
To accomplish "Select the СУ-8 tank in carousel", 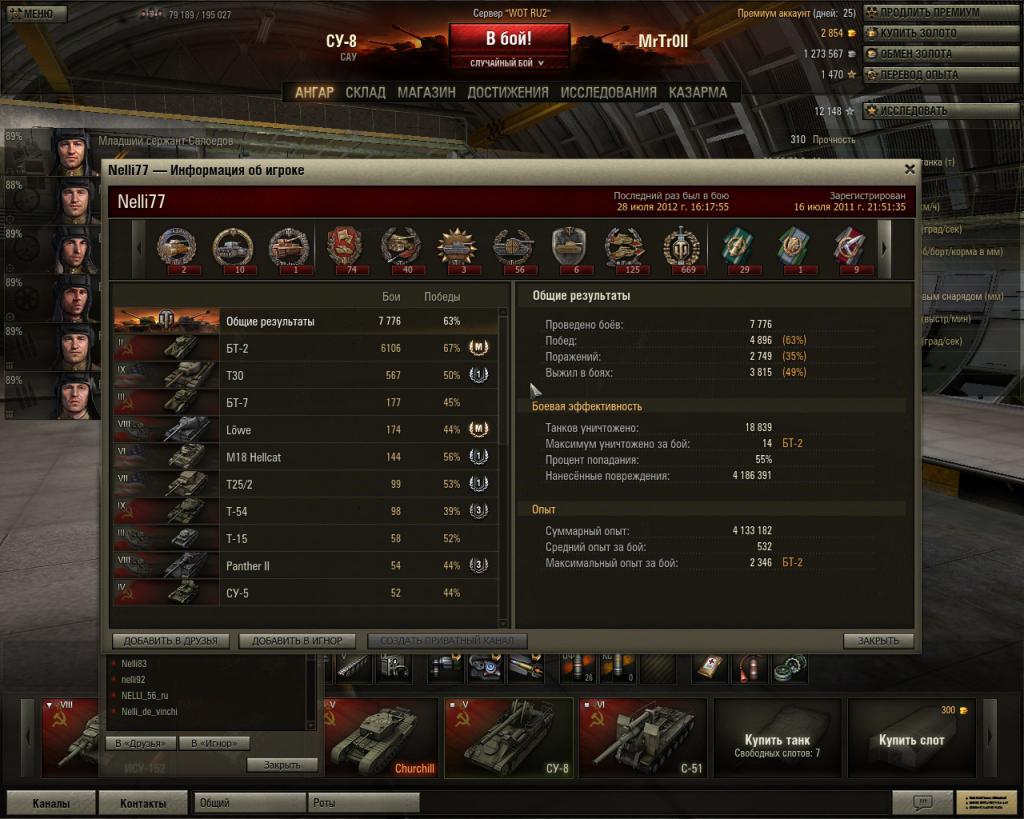I will [x=508, y=738].
